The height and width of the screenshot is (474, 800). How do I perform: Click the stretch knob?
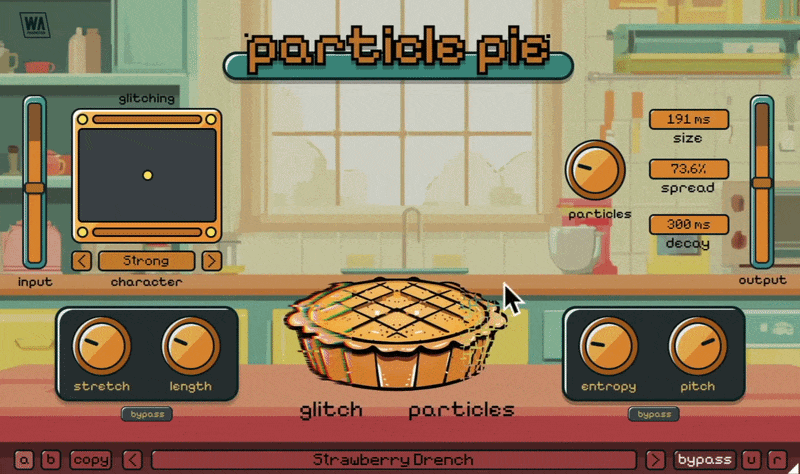pos(101,345)
